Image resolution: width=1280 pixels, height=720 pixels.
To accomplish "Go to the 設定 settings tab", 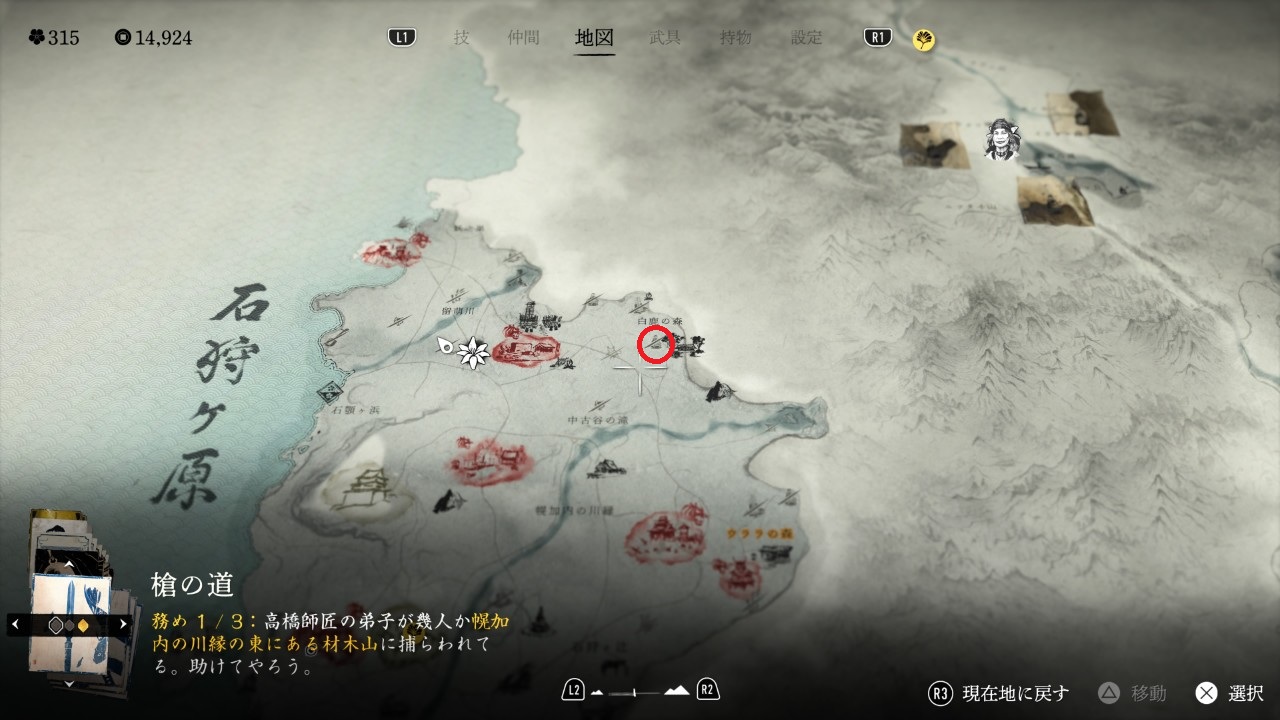I will pos(806,38).
